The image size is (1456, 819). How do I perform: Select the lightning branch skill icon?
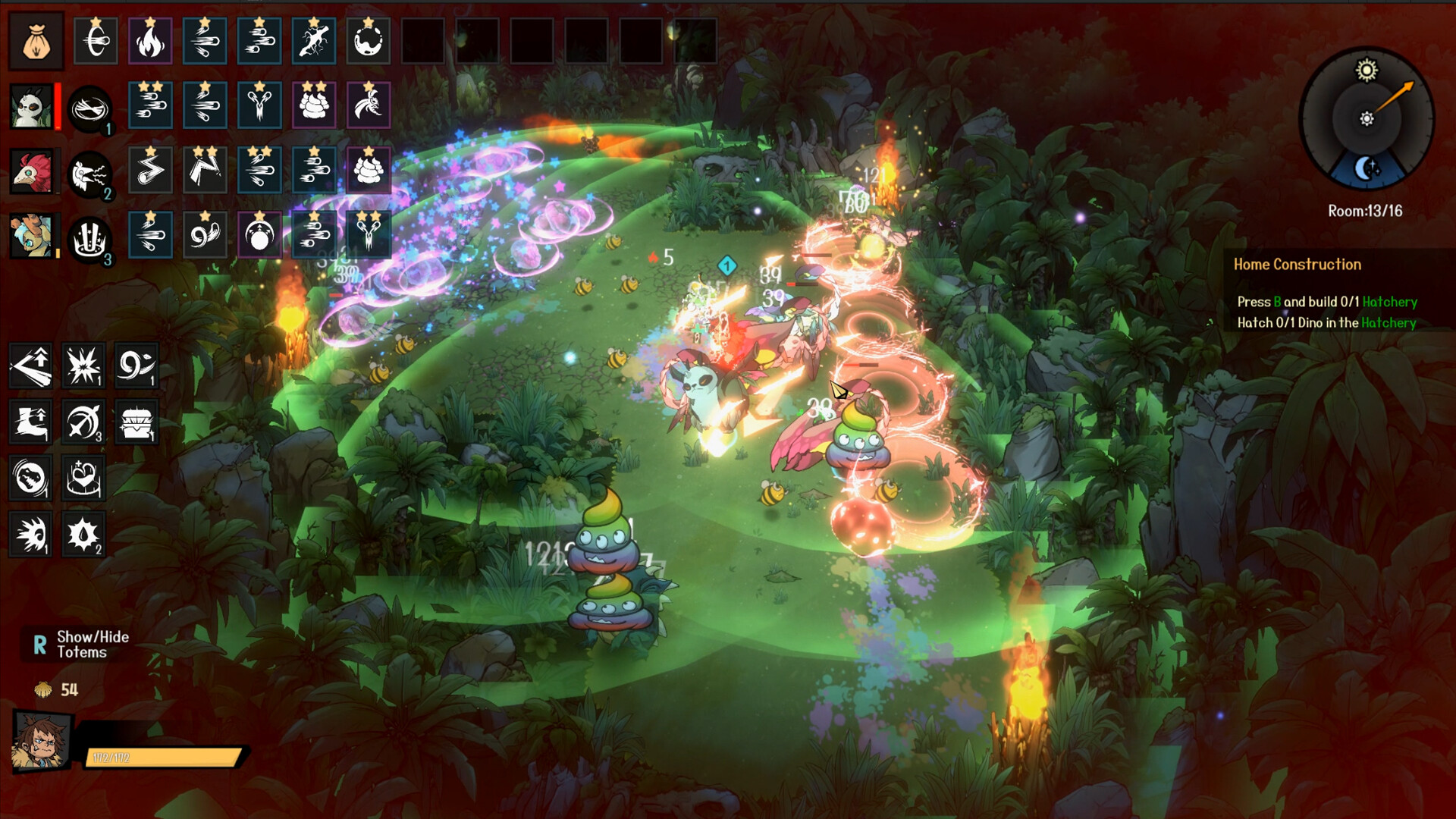point(313,41)
